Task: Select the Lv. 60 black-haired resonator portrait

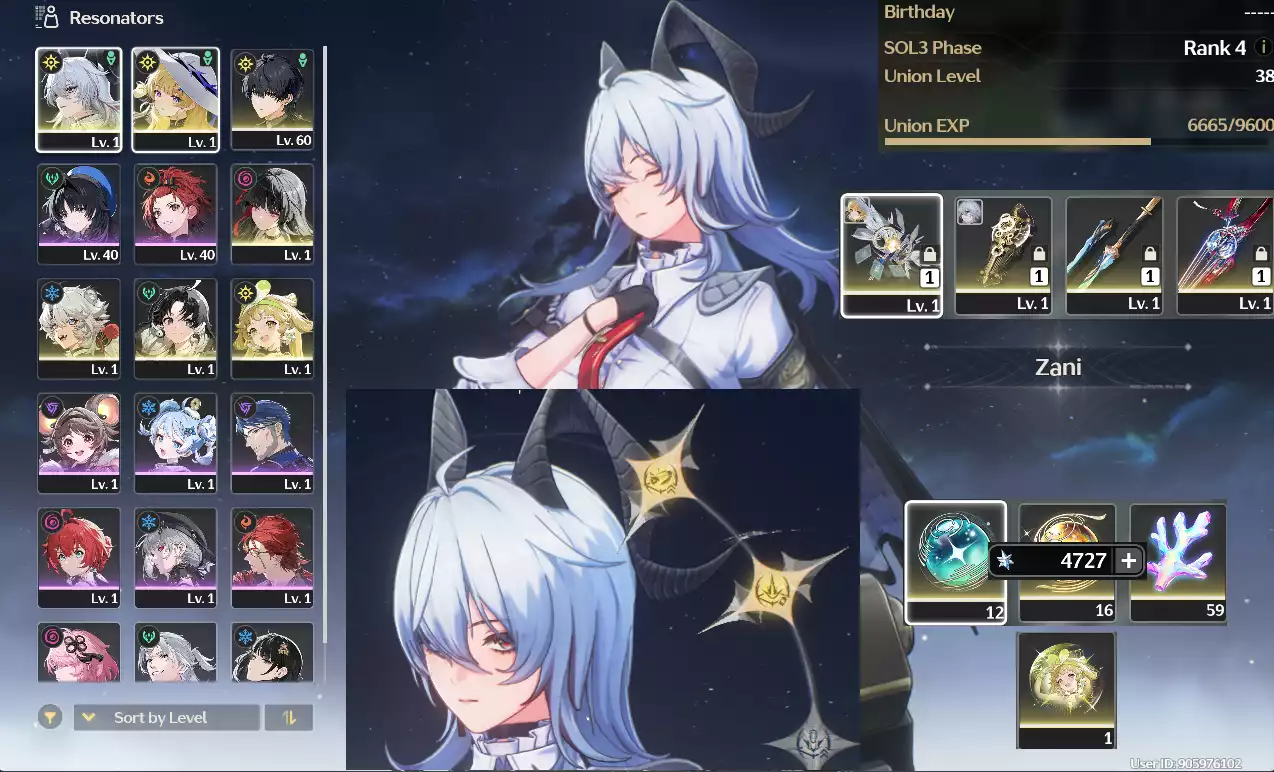Action: 272,99
